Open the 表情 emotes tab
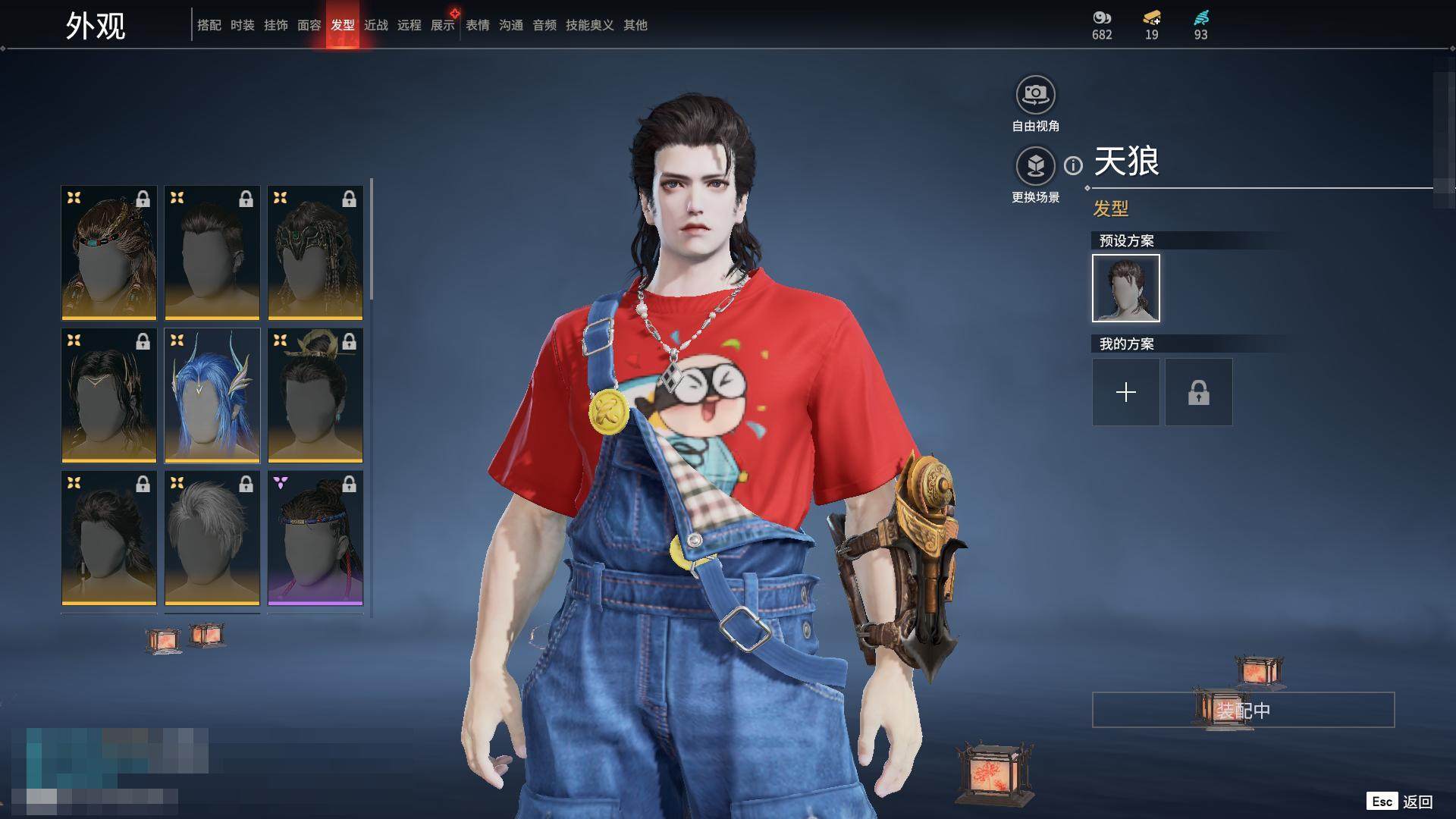The width and height of the screenshot is (1456, 819). [x=477, y=25]
